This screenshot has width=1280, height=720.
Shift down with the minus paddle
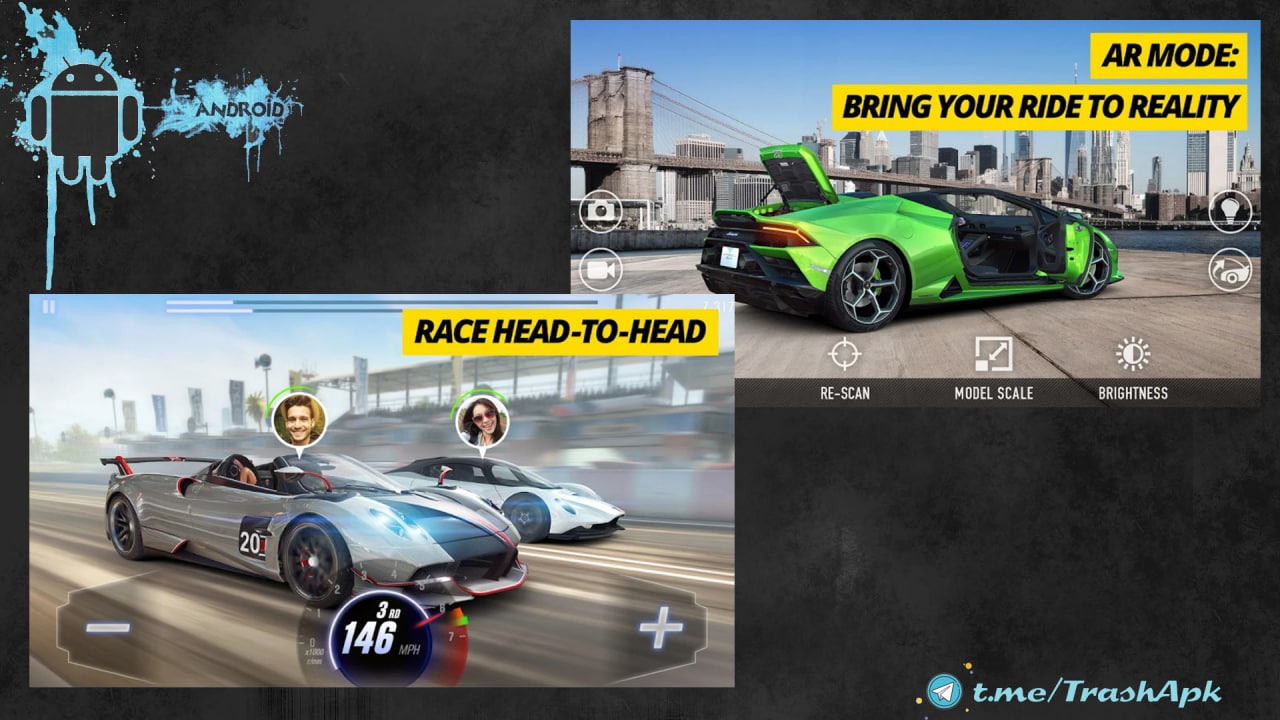108,628
